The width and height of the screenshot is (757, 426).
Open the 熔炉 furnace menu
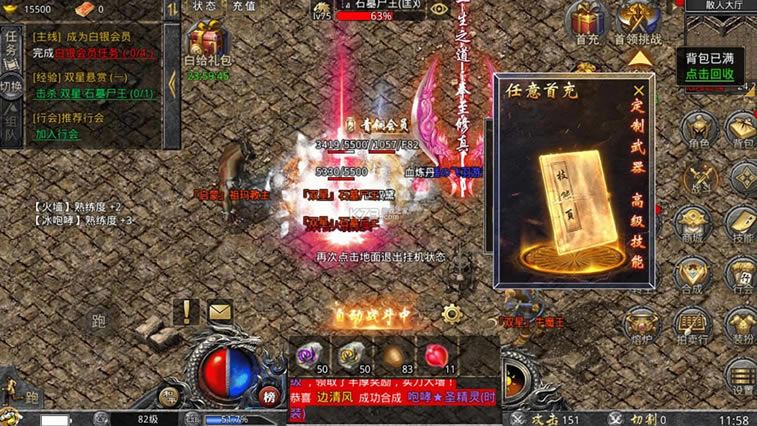pos(642,324)
